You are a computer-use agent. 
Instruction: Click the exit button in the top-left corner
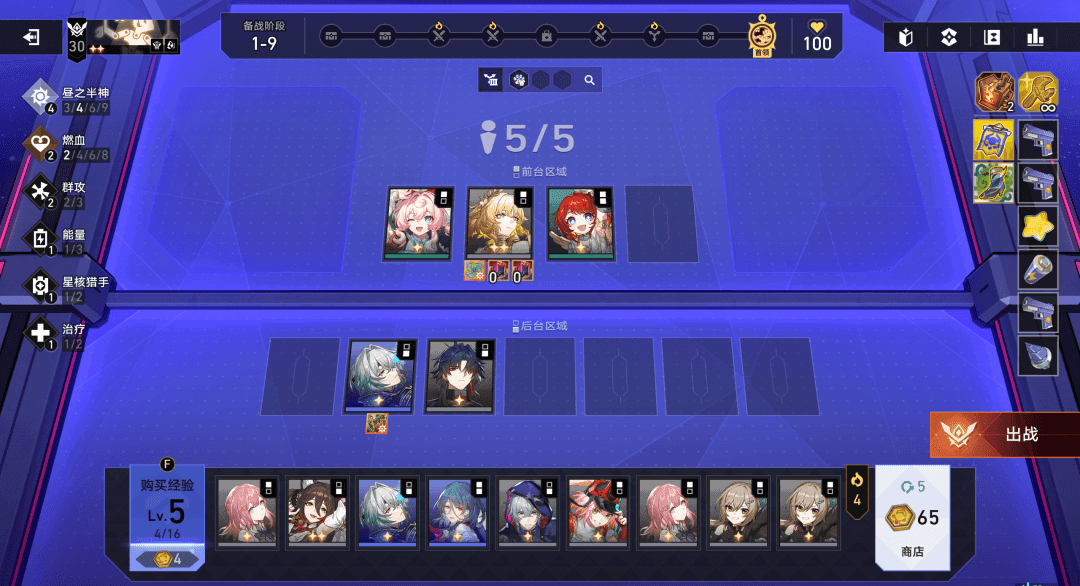pyautogui.click(x=32, y=38)
